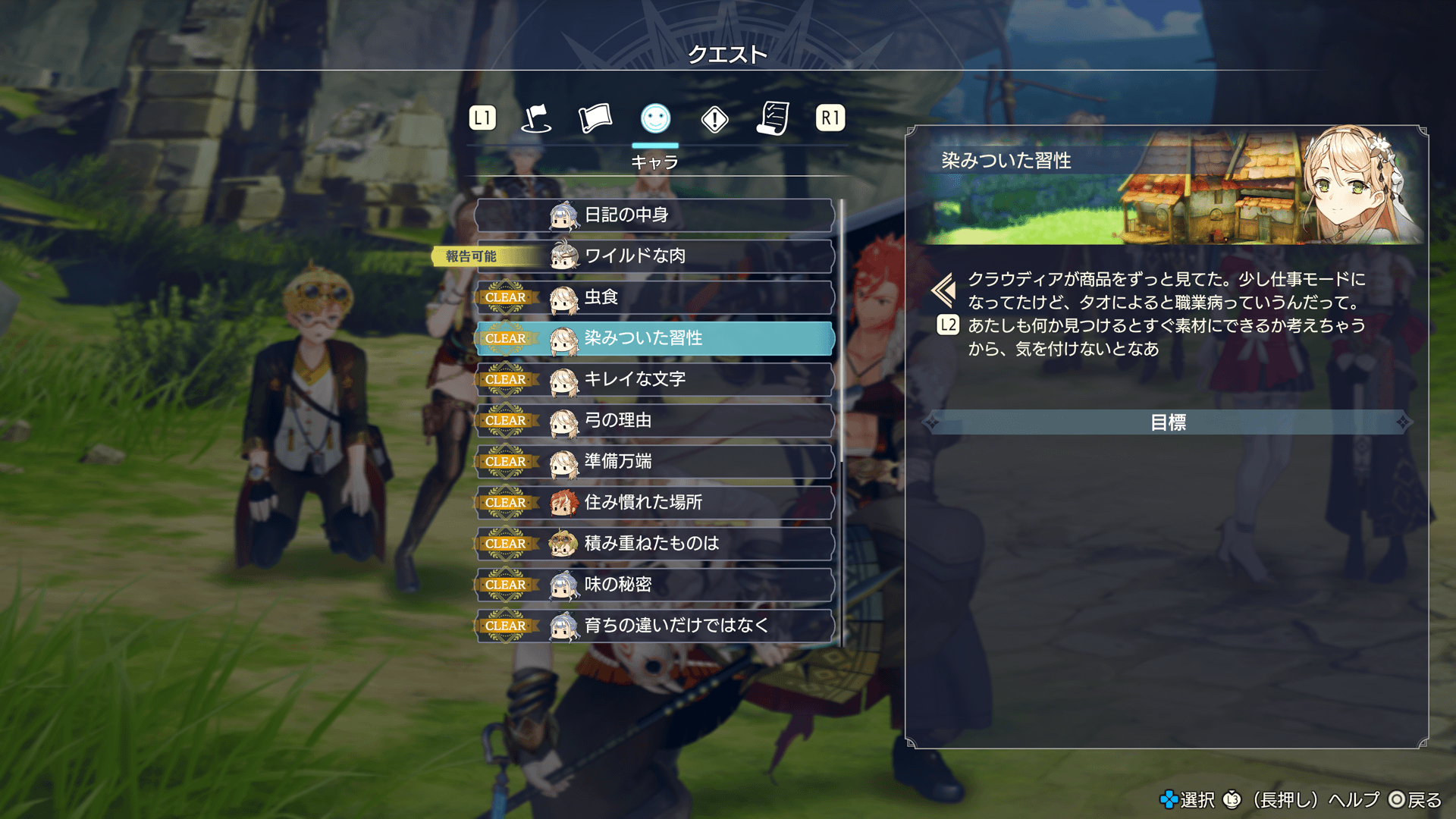Open the キレイな文字 quest
1456x819 pixels.
click(654, 379)
